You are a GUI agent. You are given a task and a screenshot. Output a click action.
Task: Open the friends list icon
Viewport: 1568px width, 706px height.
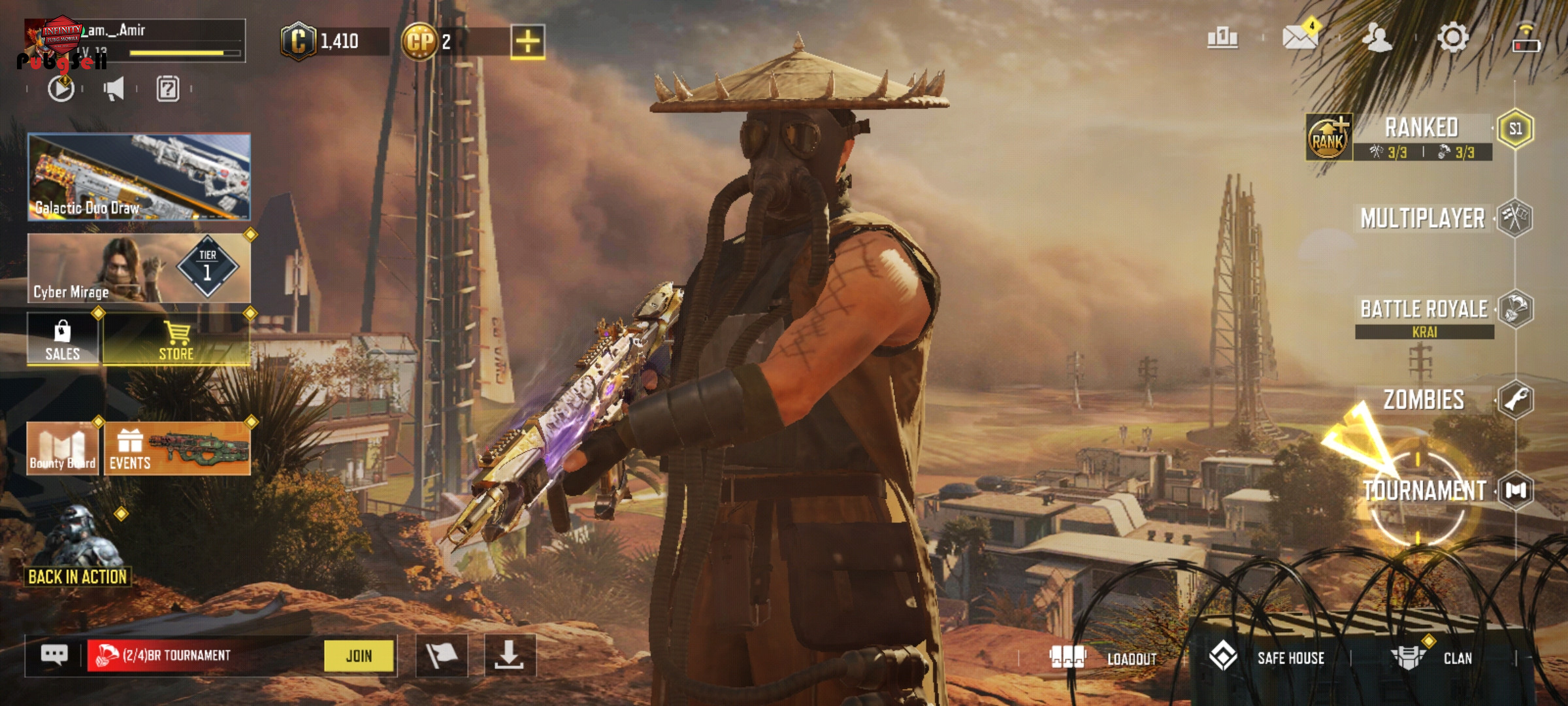[1377, 37]
